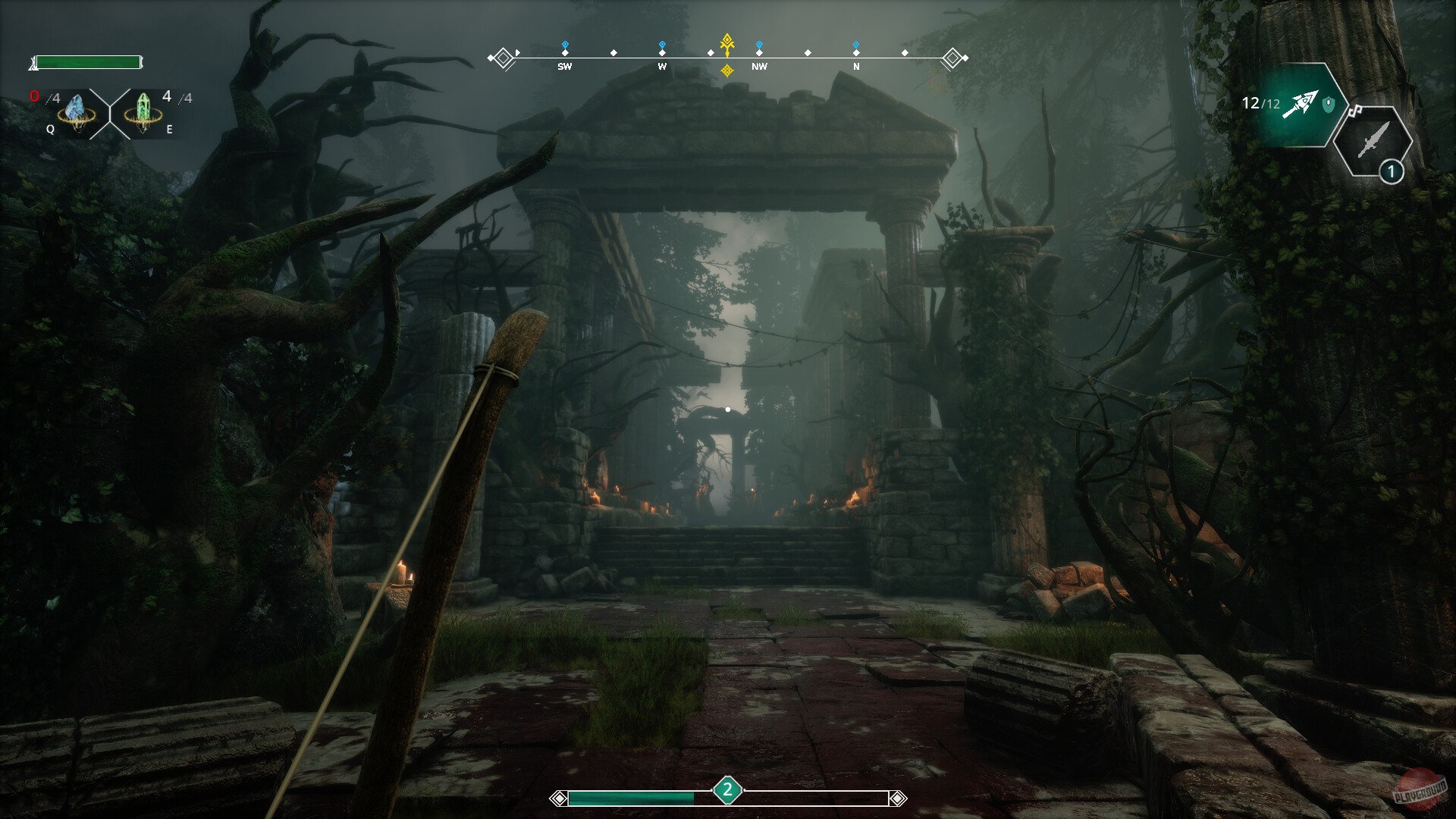1456x819 pixels.
Task: Select the SW label on the compass
Action: click(x=564, y=67)
